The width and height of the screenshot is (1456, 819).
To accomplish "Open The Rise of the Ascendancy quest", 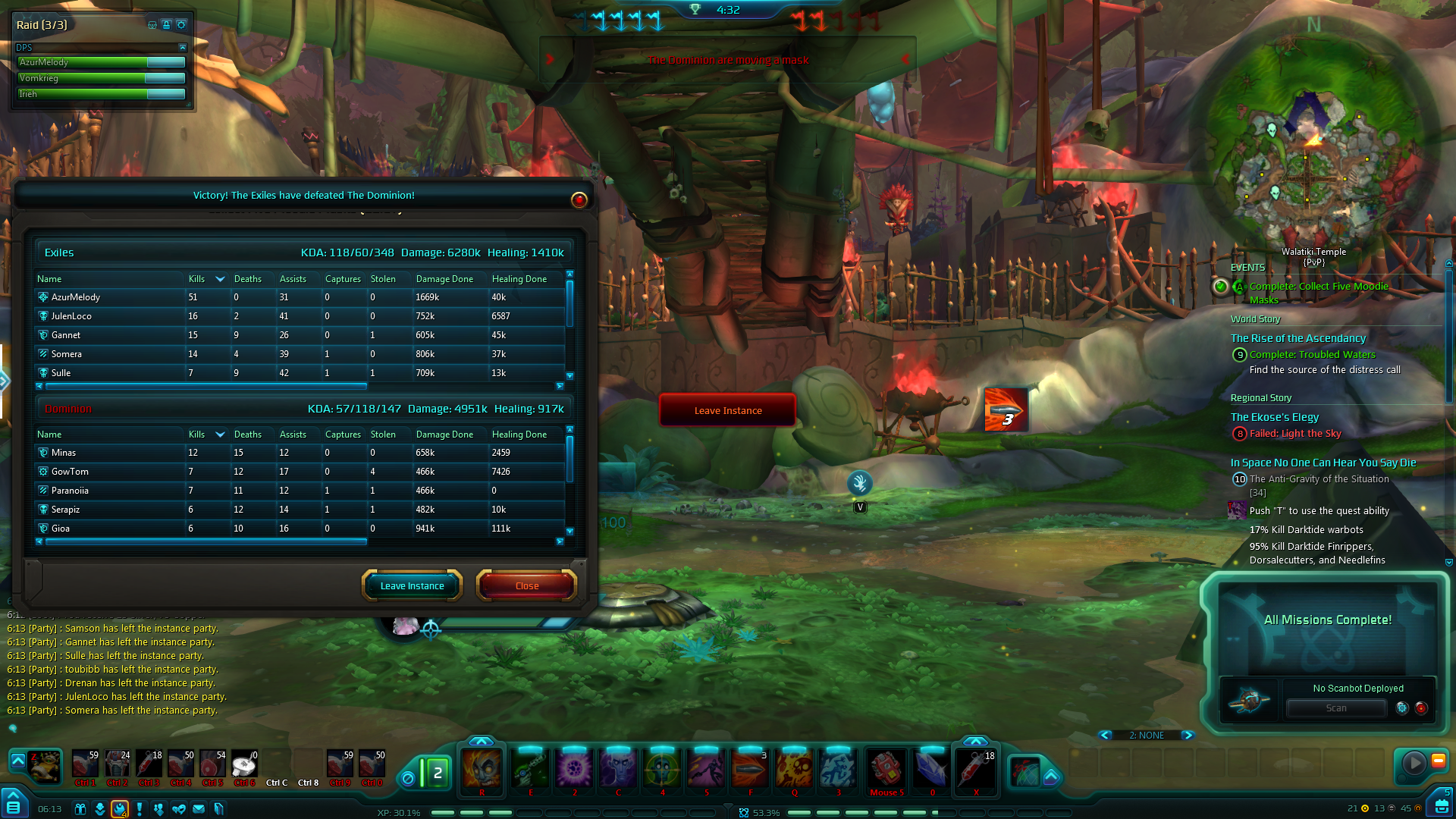I will 1298,338.
